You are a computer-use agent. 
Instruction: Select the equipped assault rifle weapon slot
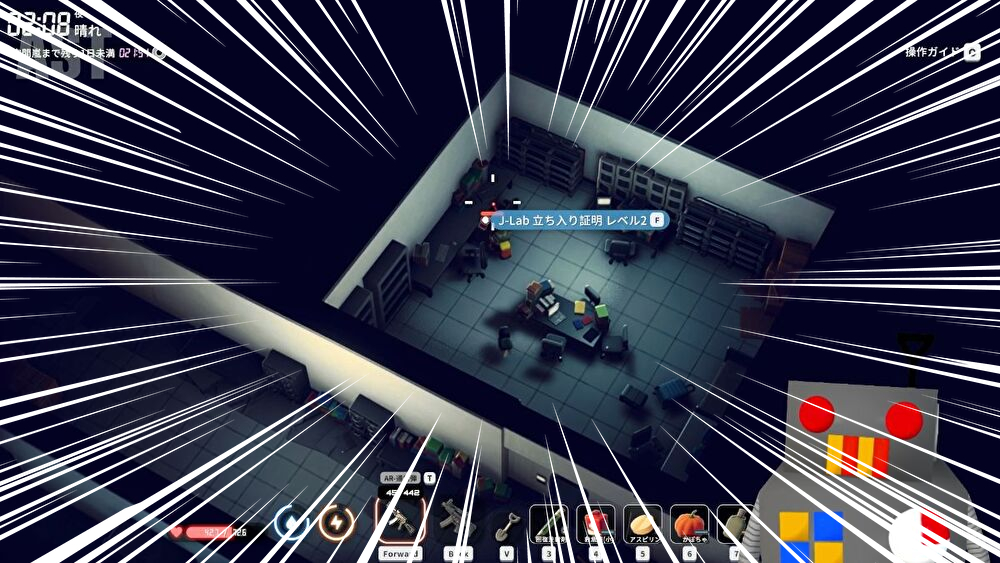click(400, 520)
